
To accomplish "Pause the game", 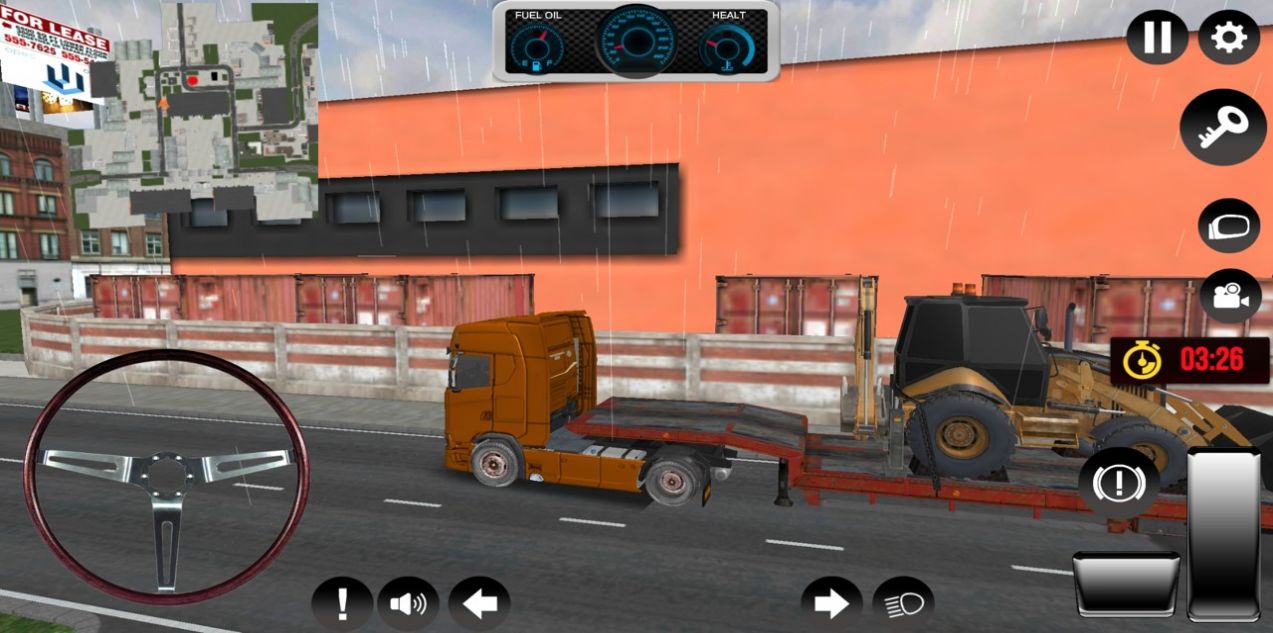I will (1157, 37).
